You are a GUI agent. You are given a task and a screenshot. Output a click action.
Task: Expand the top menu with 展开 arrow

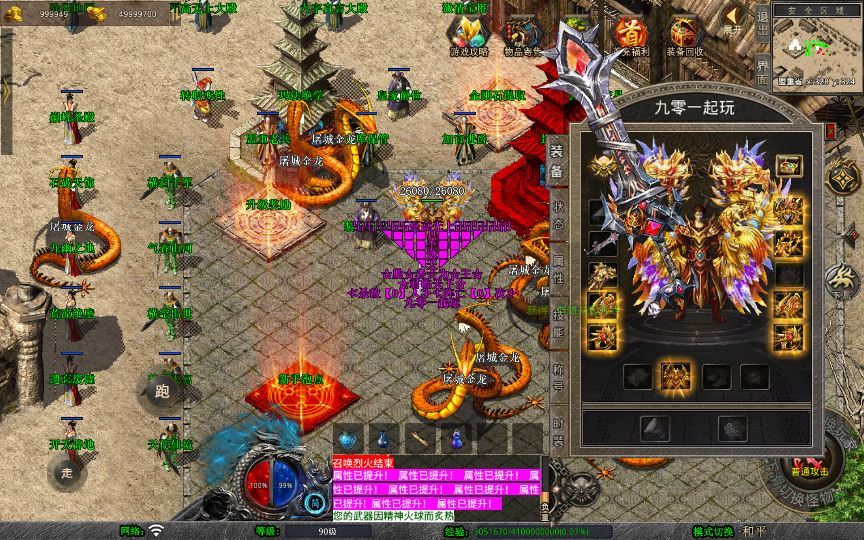coord(734,18)
